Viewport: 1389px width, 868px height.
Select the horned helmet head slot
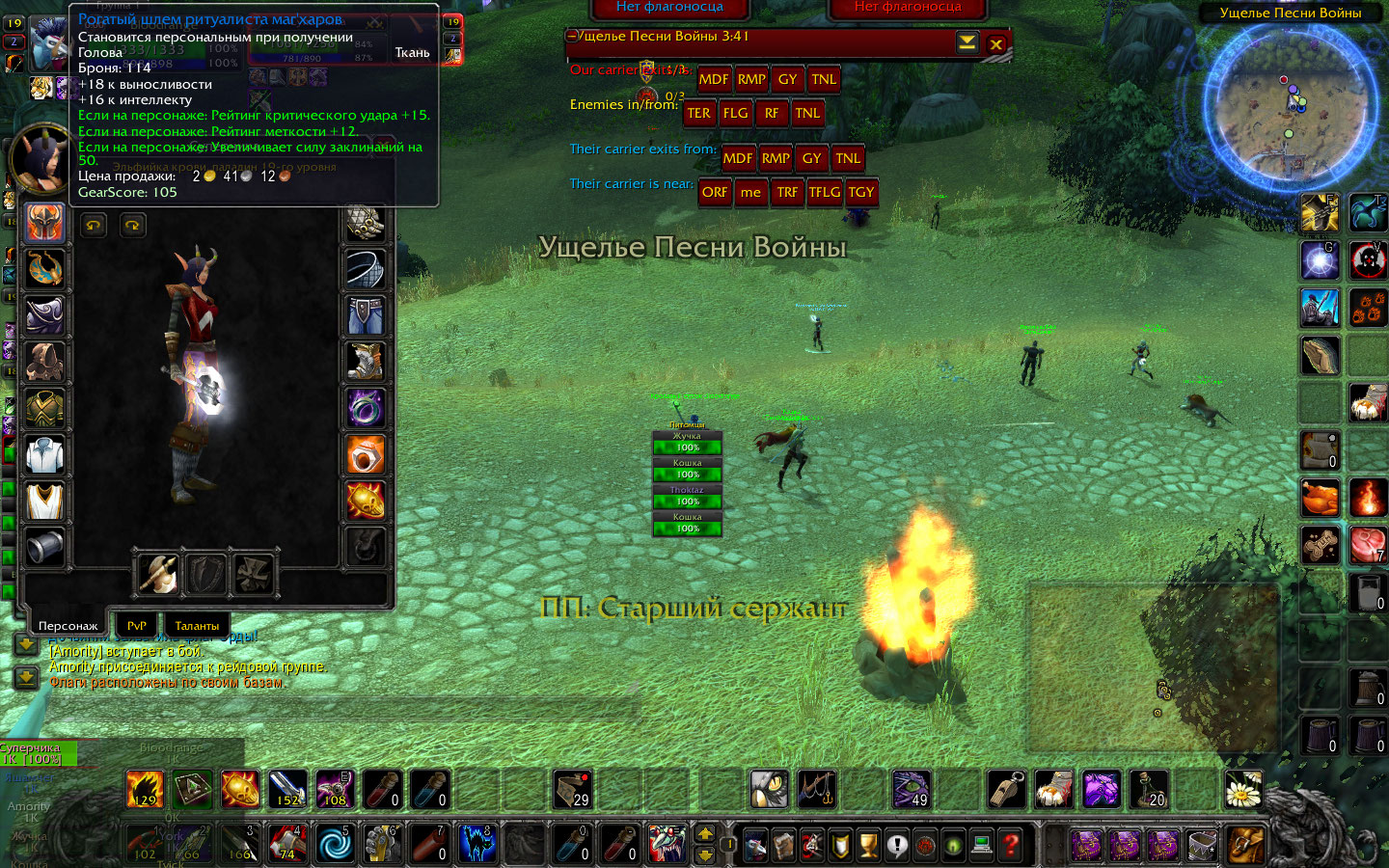[x=44, y=224]
